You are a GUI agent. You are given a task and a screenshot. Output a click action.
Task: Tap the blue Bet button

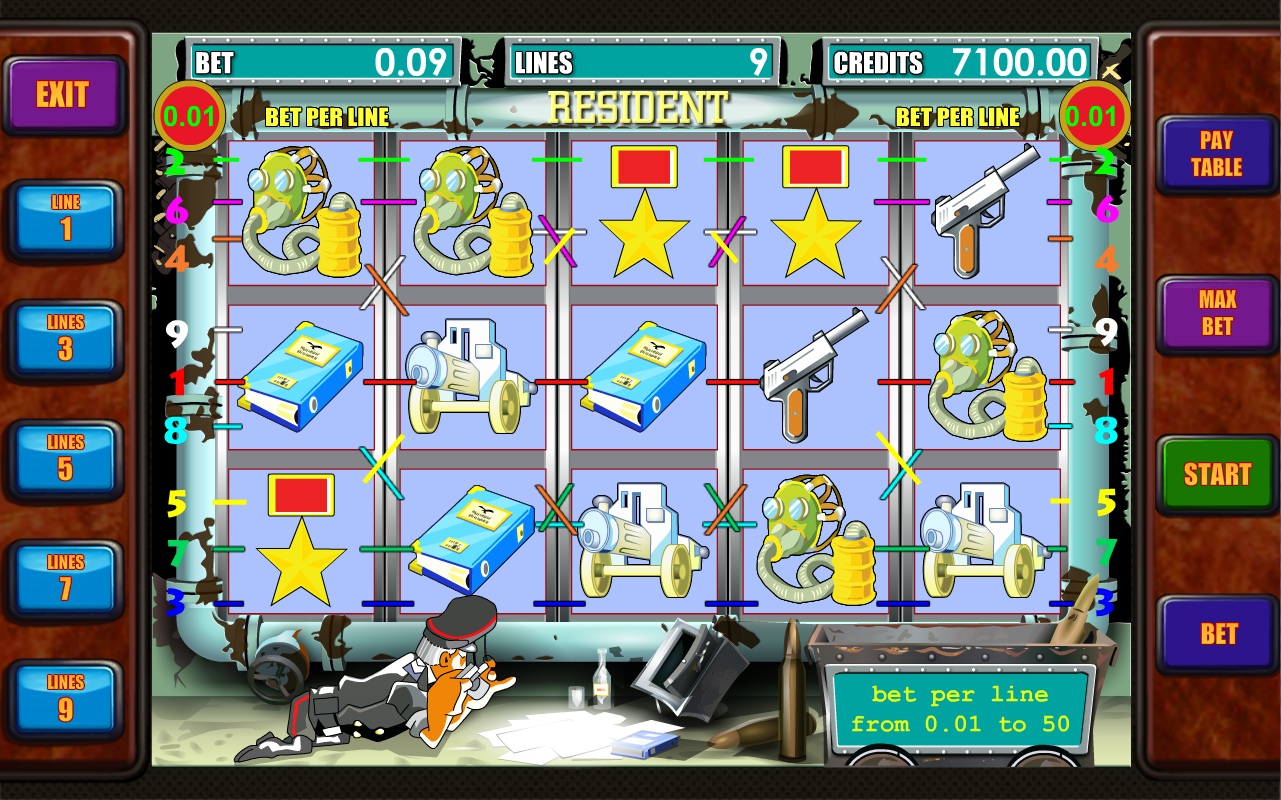click(x=1217, y=633)
